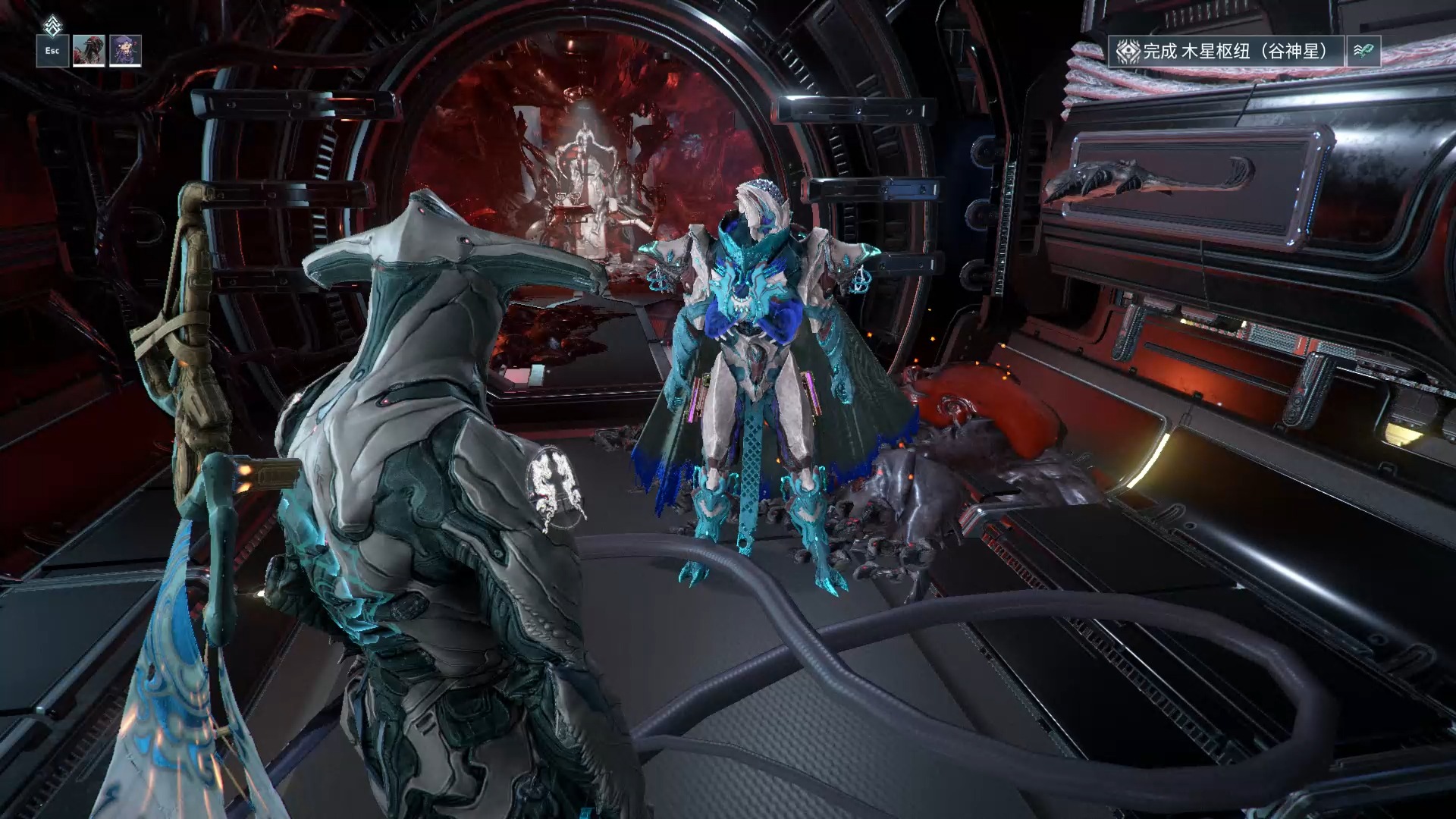Open the 完成 木星枢纽 quest objective tracker
Viewport: 1456px width, 819px height.
1226,52
